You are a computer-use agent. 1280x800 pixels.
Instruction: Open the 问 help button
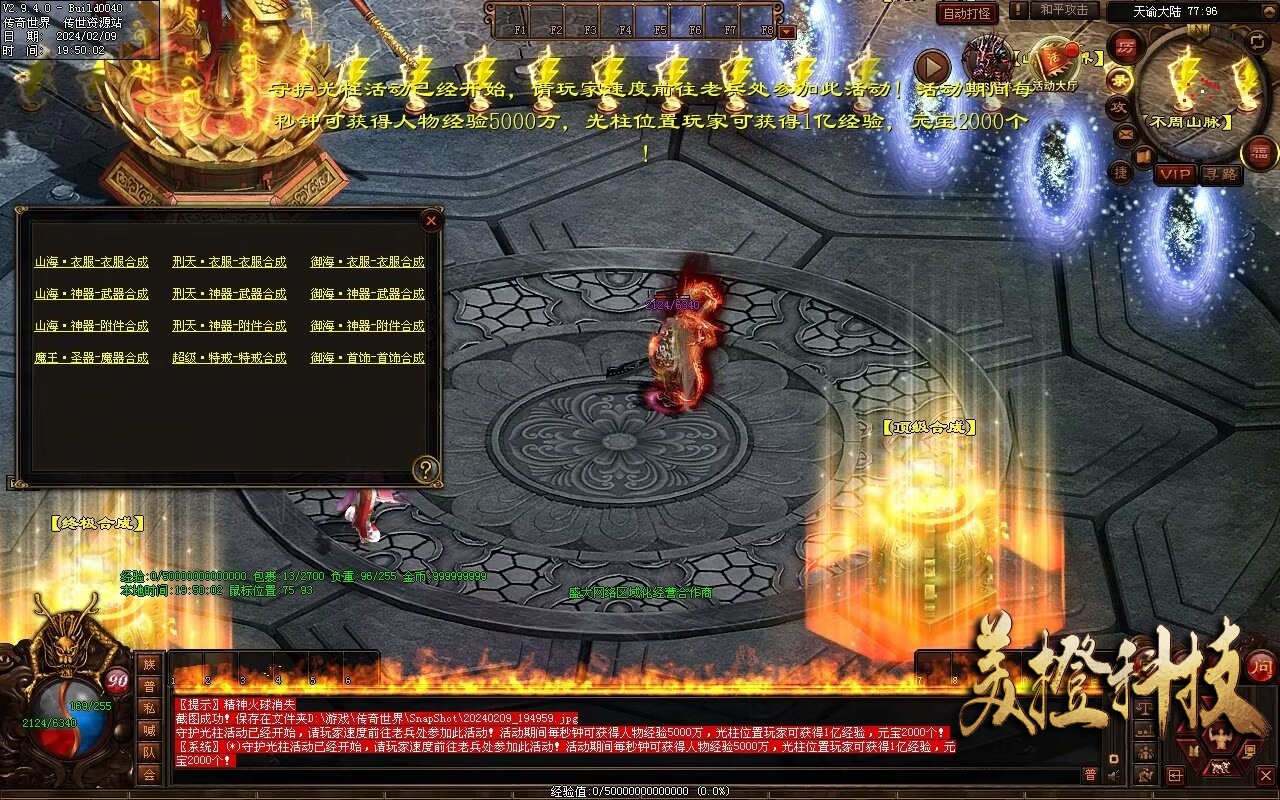click(x=1262, y=667)
